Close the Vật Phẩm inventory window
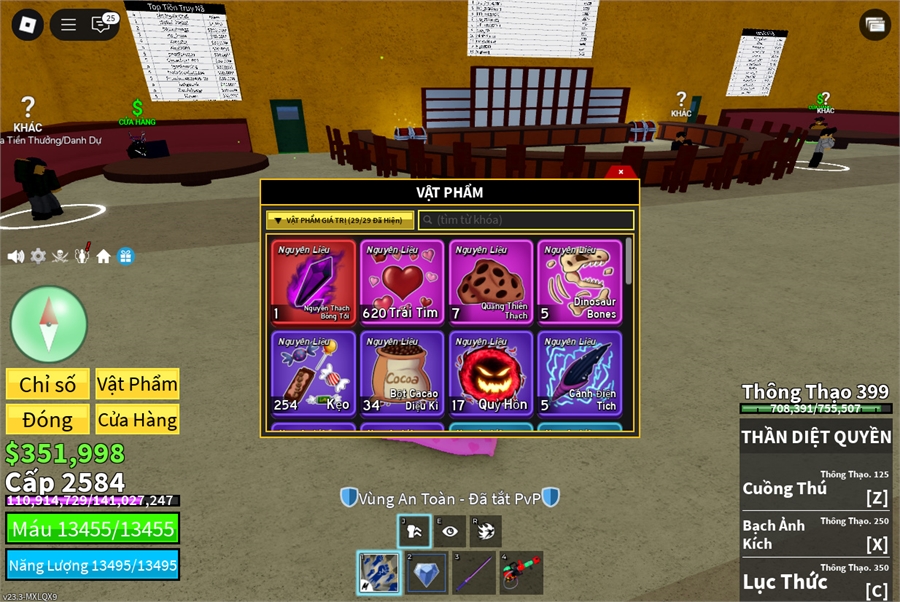Image resolution: width=900 pixels, height=602 pixels. 621,172
